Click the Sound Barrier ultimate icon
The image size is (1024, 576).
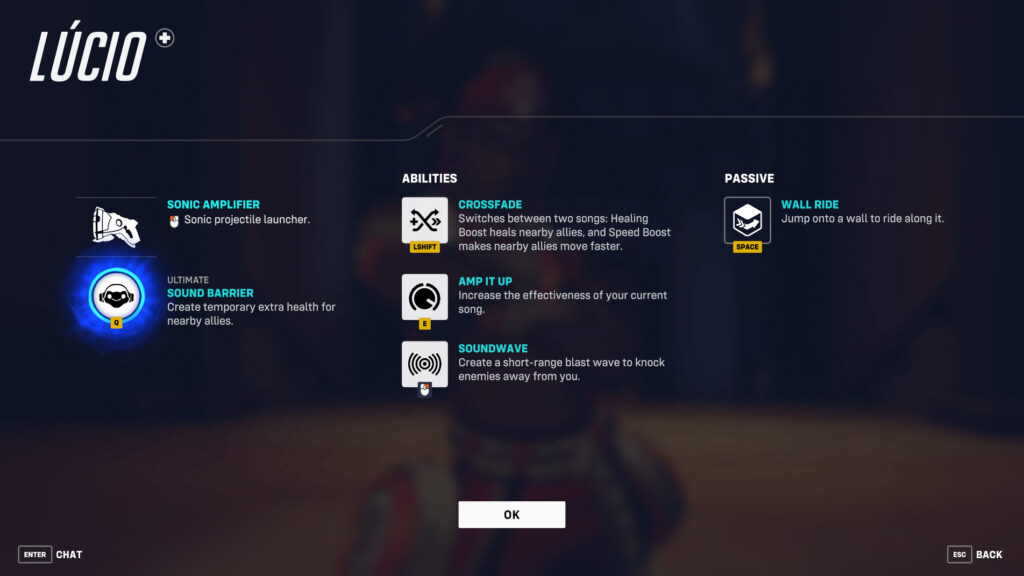coord(116,294)
